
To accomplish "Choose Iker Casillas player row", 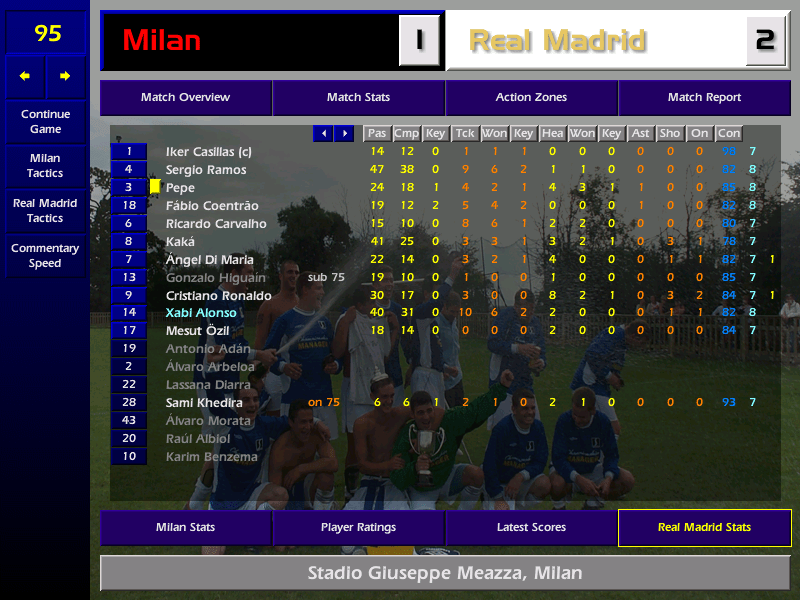I will pyautogui.click(x=208, y=151).
